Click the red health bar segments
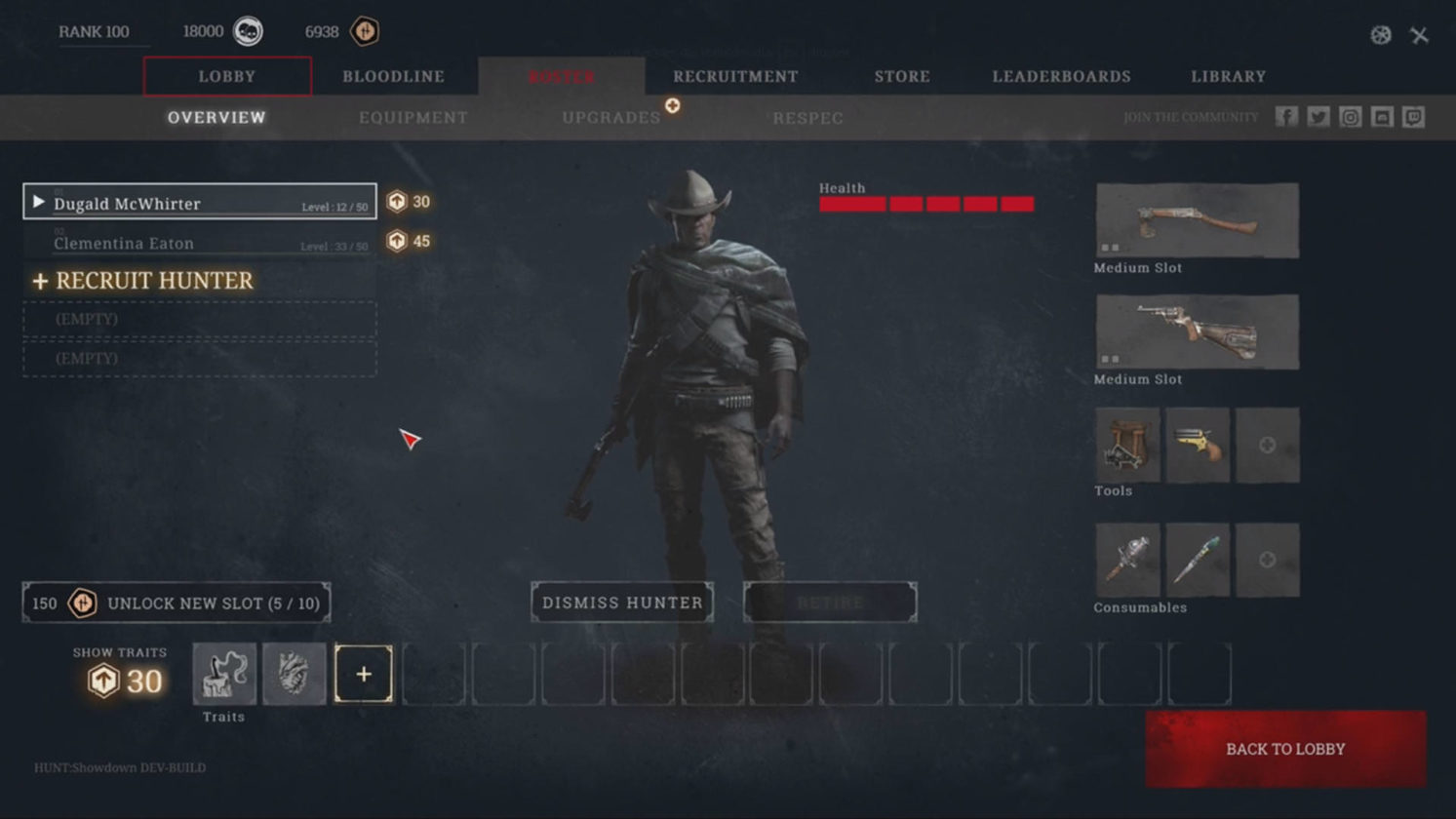The width and height of the screenshot is (1456, 819). pyautogui.click(x=926, y=204)
